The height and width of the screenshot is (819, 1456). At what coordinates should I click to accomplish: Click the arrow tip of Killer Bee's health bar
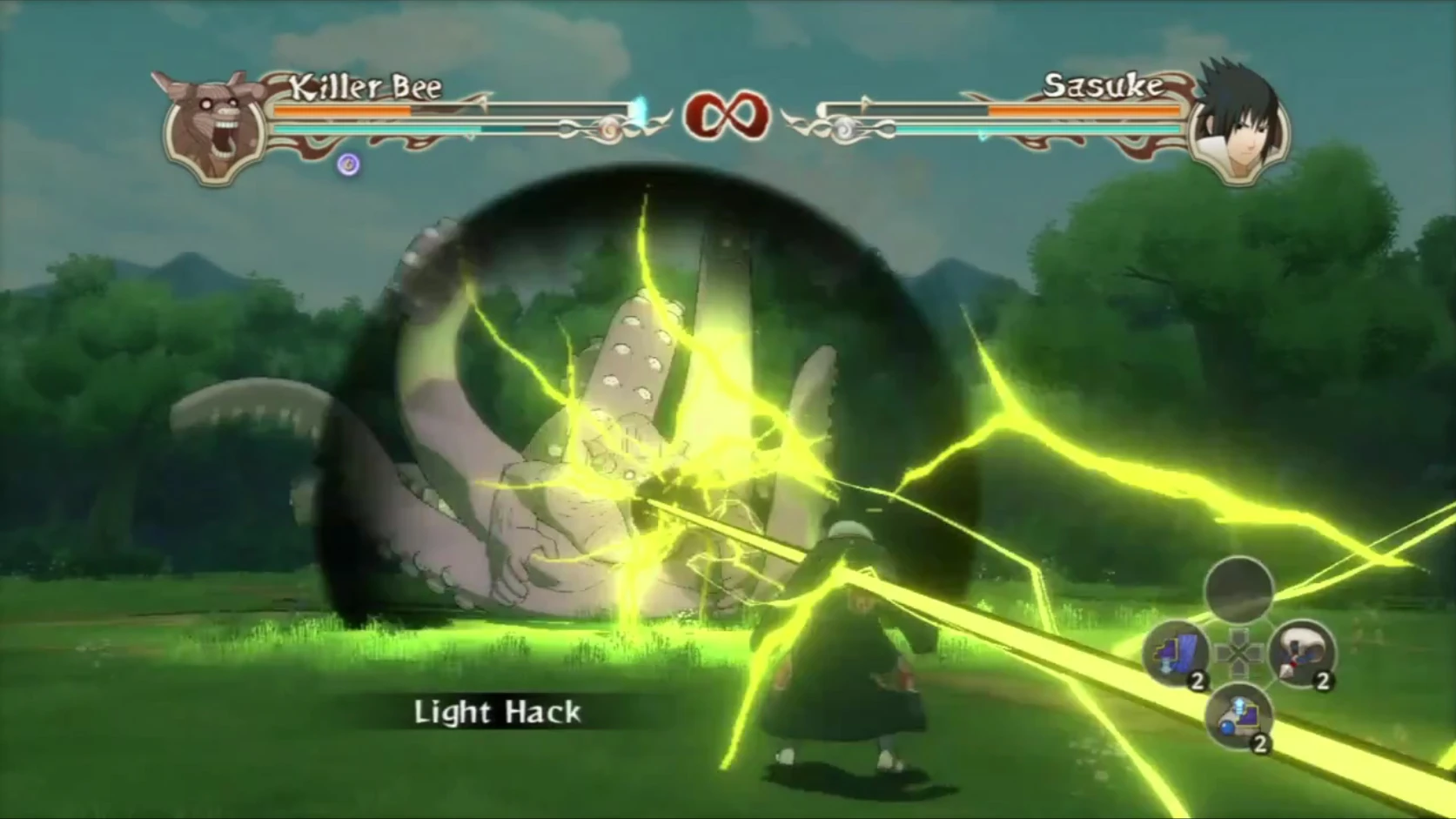483,104
